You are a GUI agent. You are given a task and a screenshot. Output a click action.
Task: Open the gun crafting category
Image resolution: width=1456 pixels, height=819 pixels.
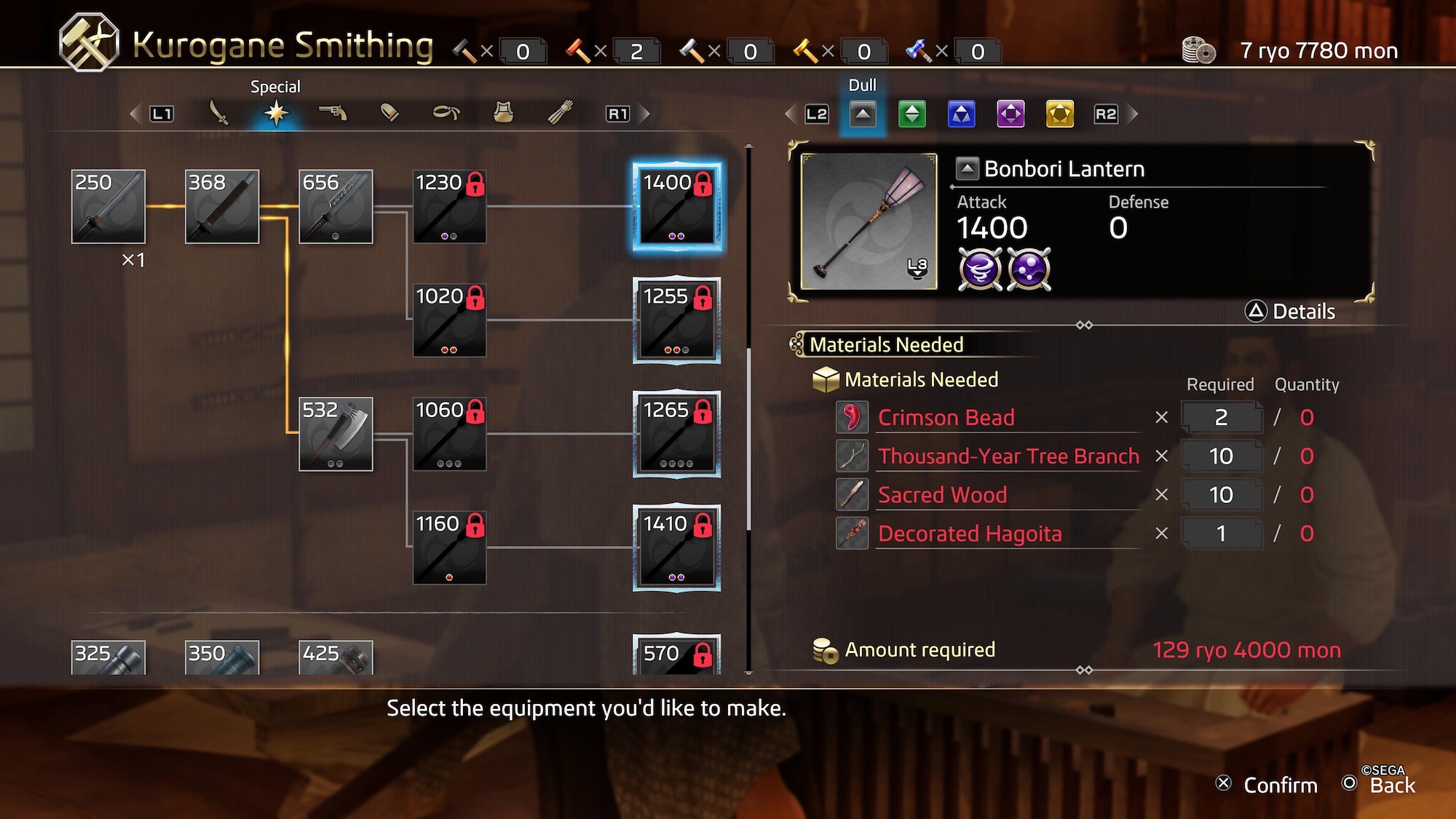pyautogui.click(x=333, y=113)
